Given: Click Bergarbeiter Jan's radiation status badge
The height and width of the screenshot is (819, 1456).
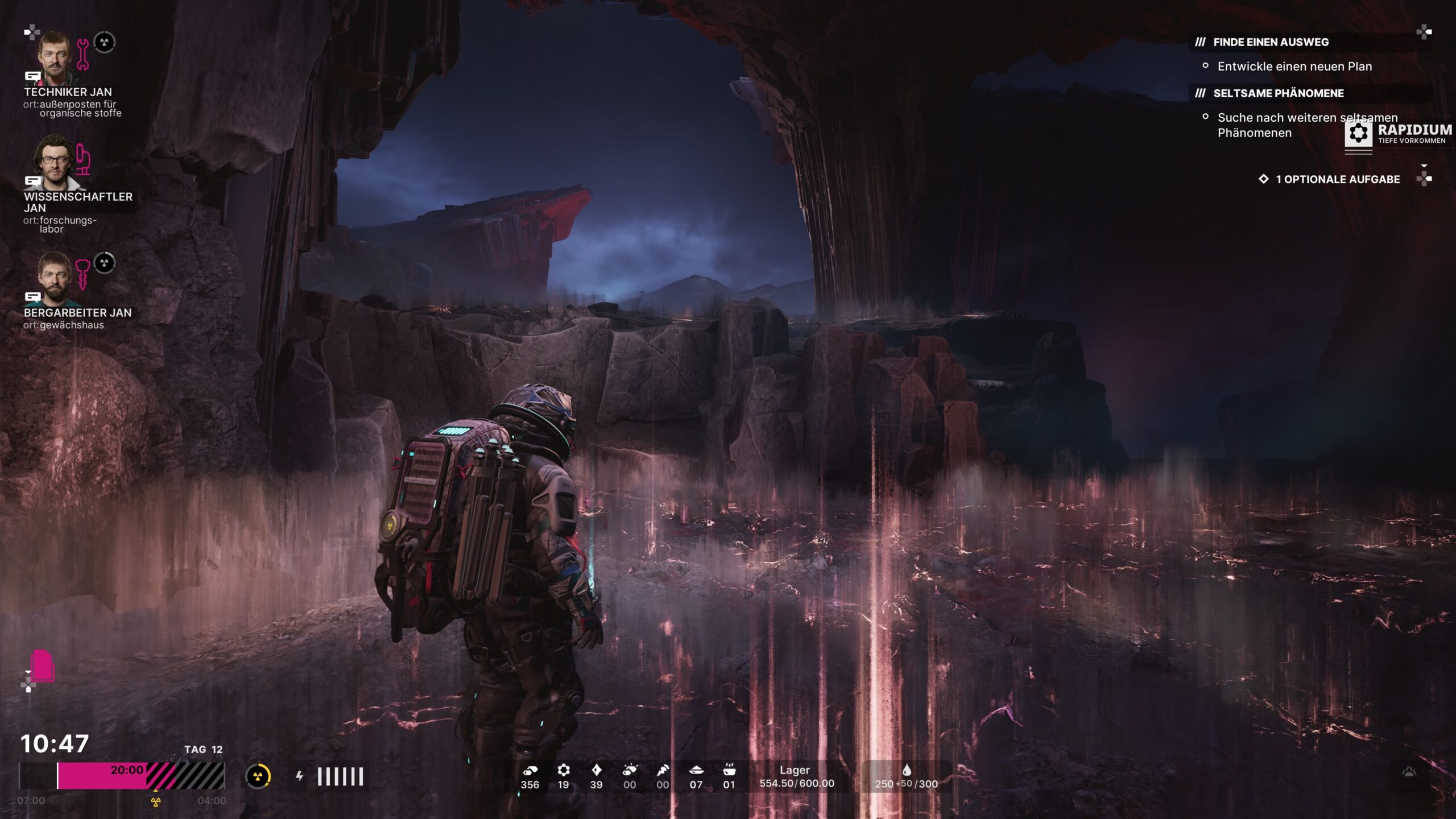Looking at the screenshot, I should (x=104, y=263).
